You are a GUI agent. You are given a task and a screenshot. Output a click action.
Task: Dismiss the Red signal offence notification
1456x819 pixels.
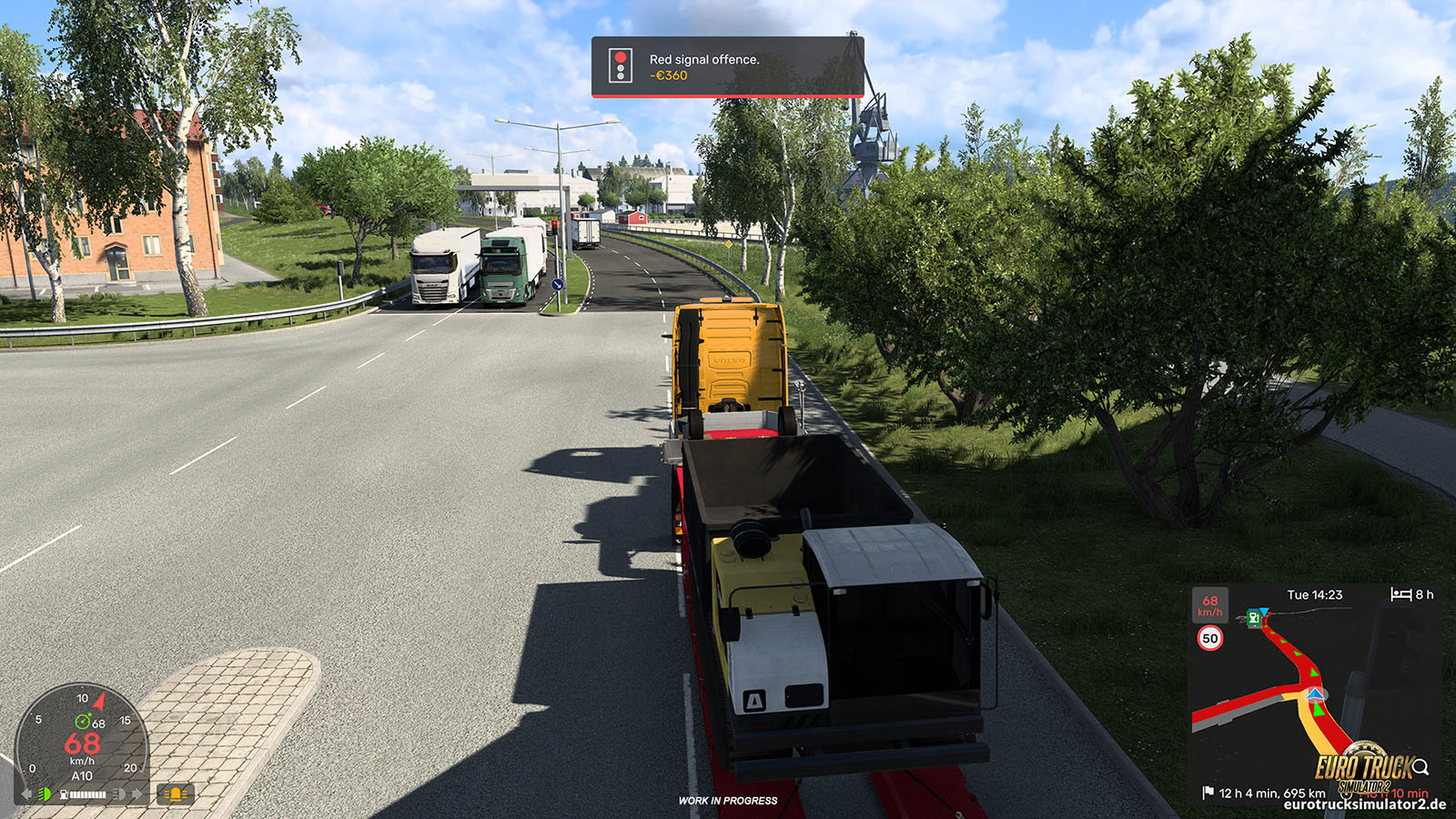[727, 66]
